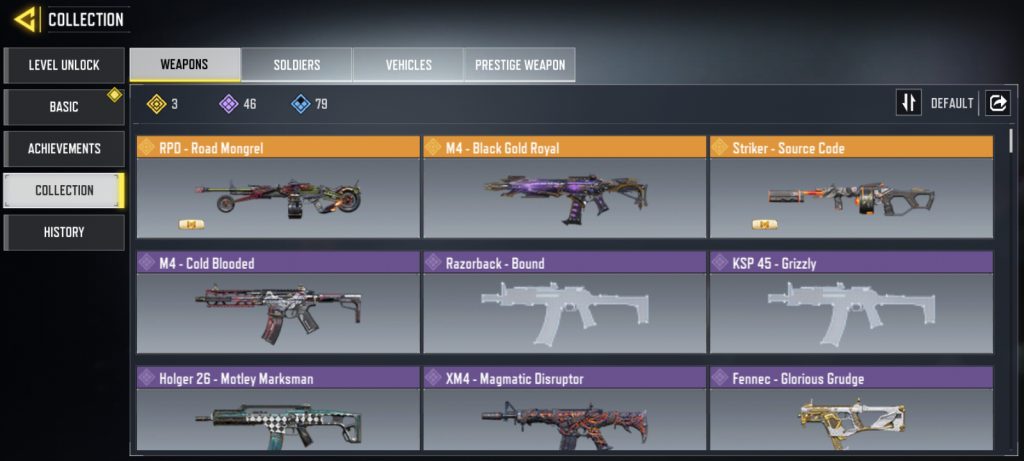The image size is (1024, 461).
Task: Open the M4 - Cold Blooded weapon card
Action: pos(278,303)
